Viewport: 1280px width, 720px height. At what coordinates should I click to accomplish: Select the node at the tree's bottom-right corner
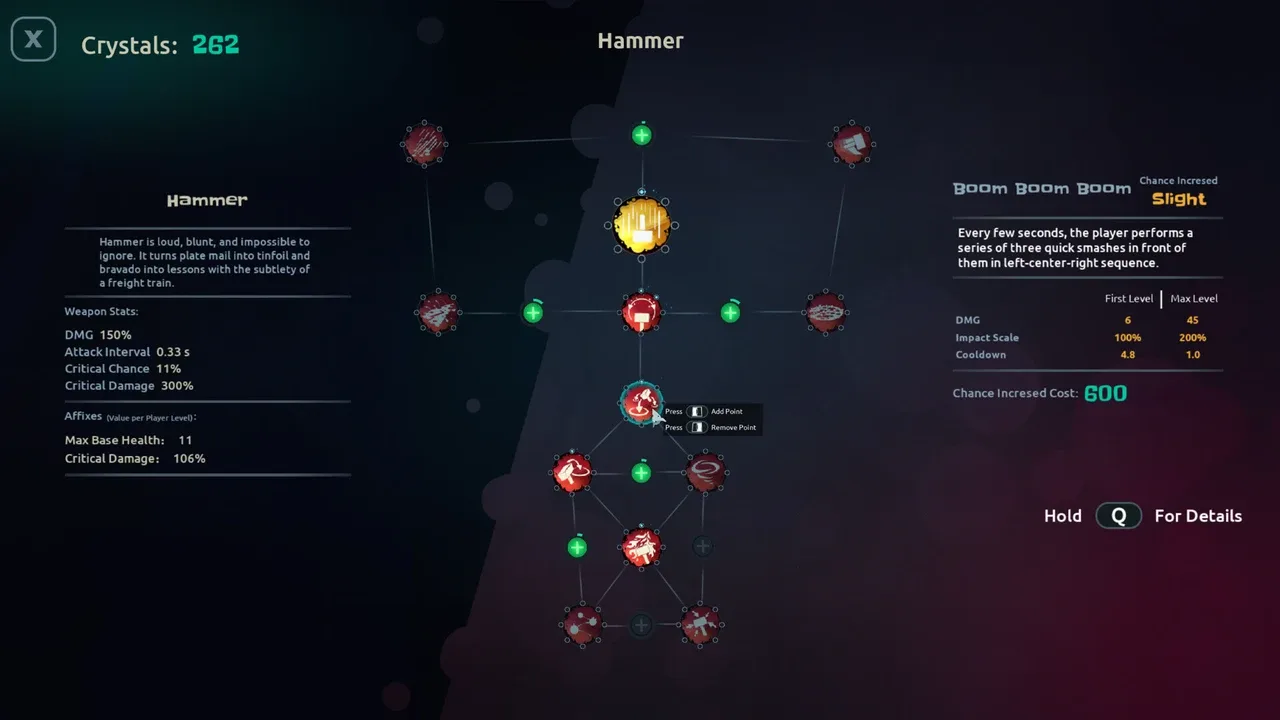[700, 625]
